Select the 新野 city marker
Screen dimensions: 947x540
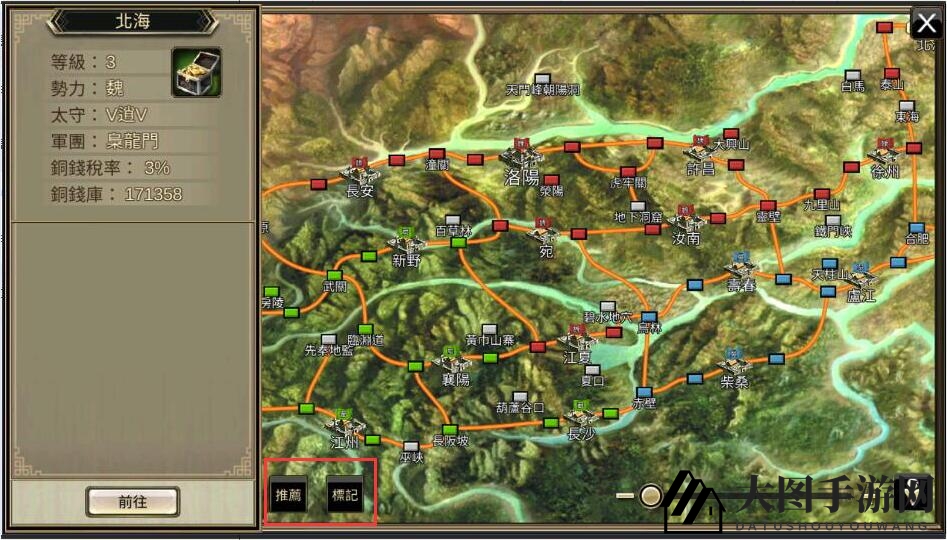click(406, 243)
